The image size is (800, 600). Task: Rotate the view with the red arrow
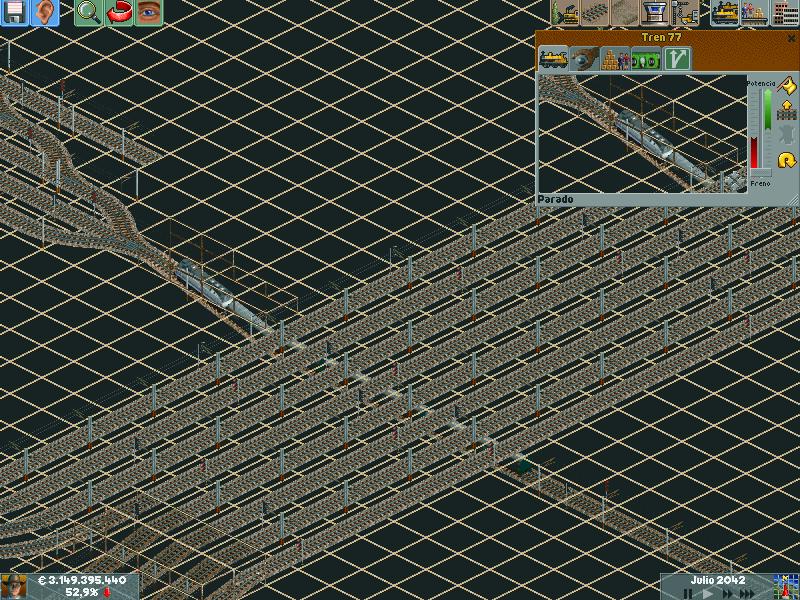[x=119, y=13]
